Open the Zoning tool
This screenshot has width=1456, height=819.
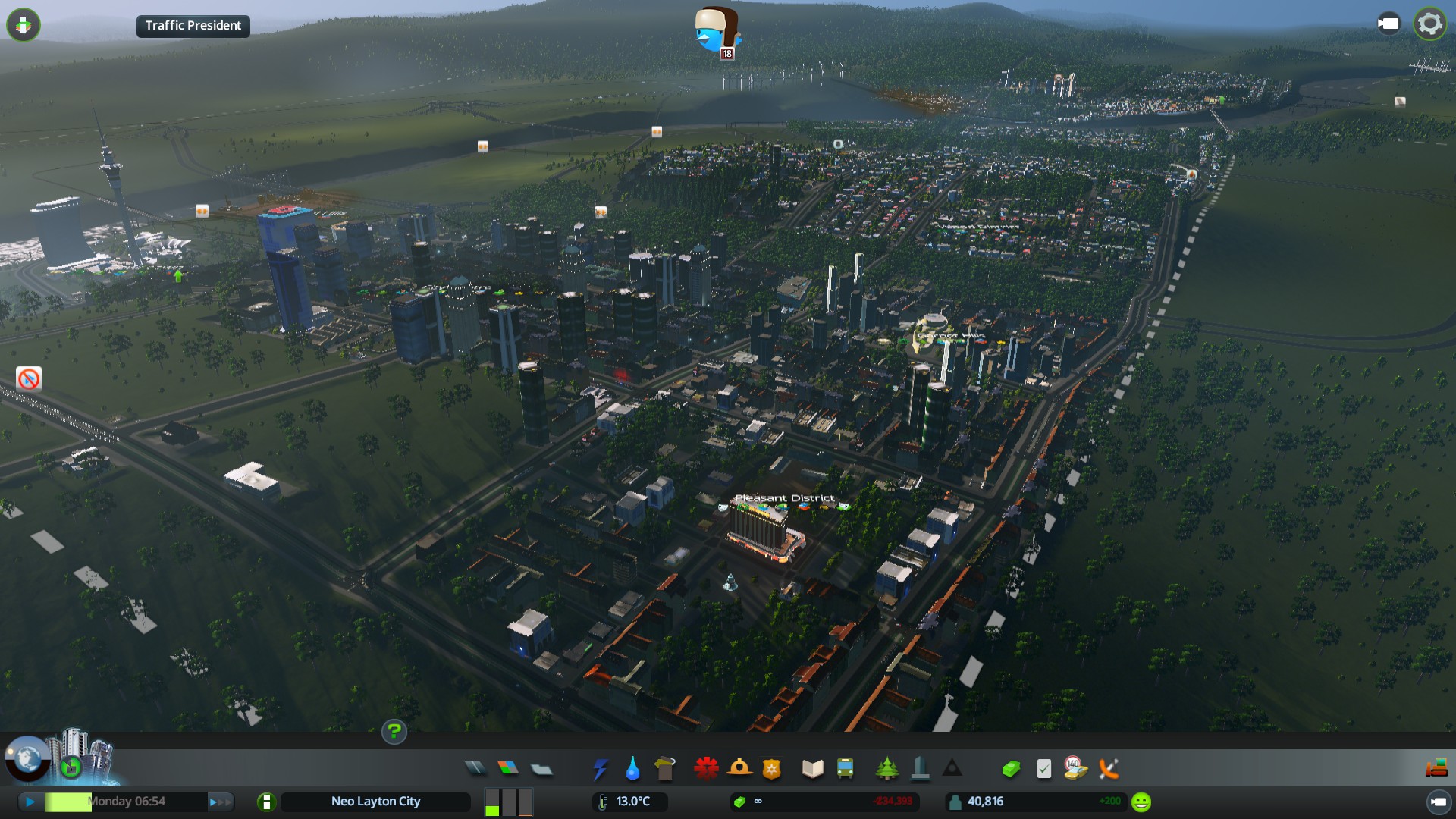tap(508, 769)
